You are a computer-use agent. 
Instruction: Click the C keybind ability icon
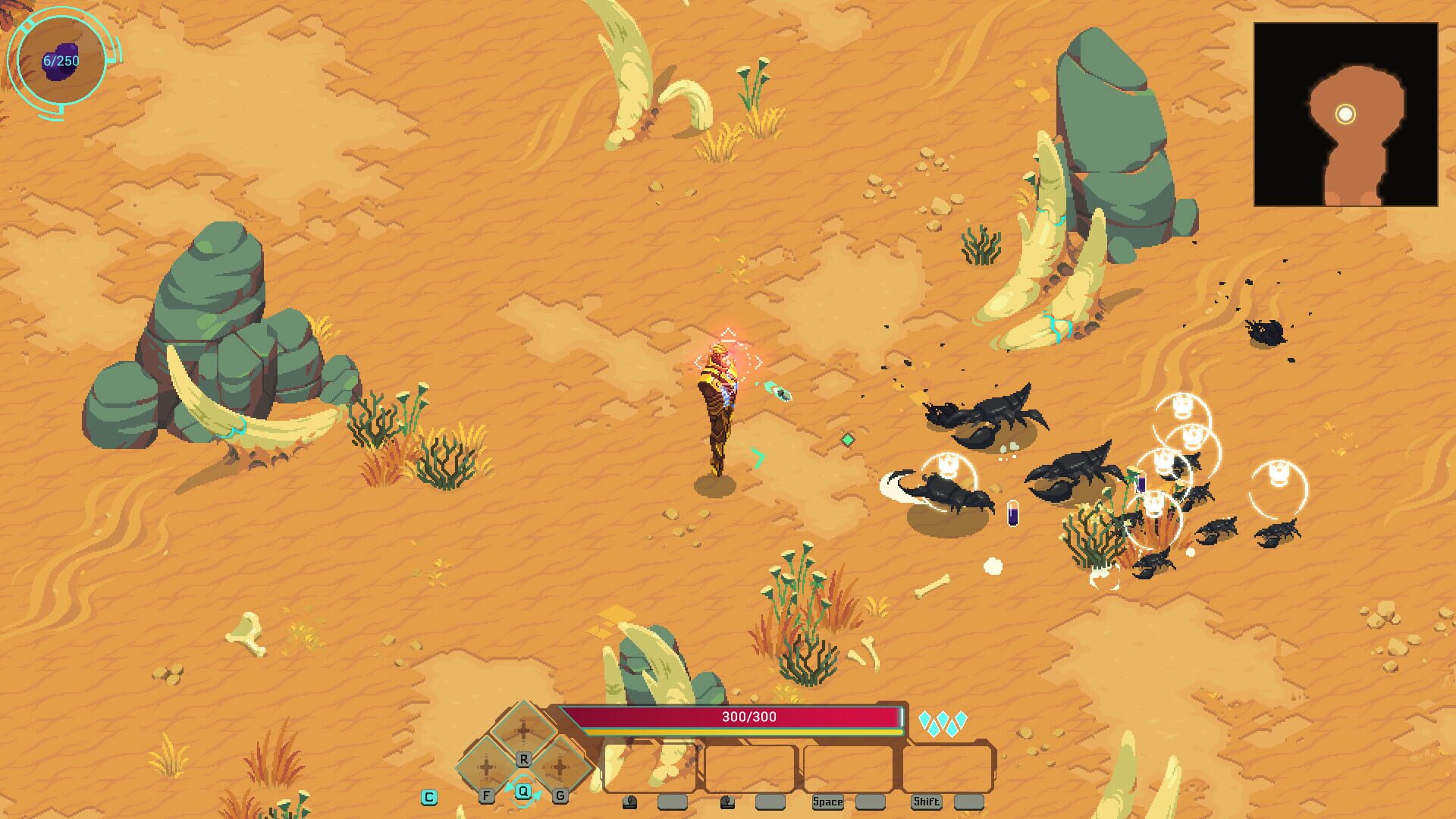click(x=429, y=797)
